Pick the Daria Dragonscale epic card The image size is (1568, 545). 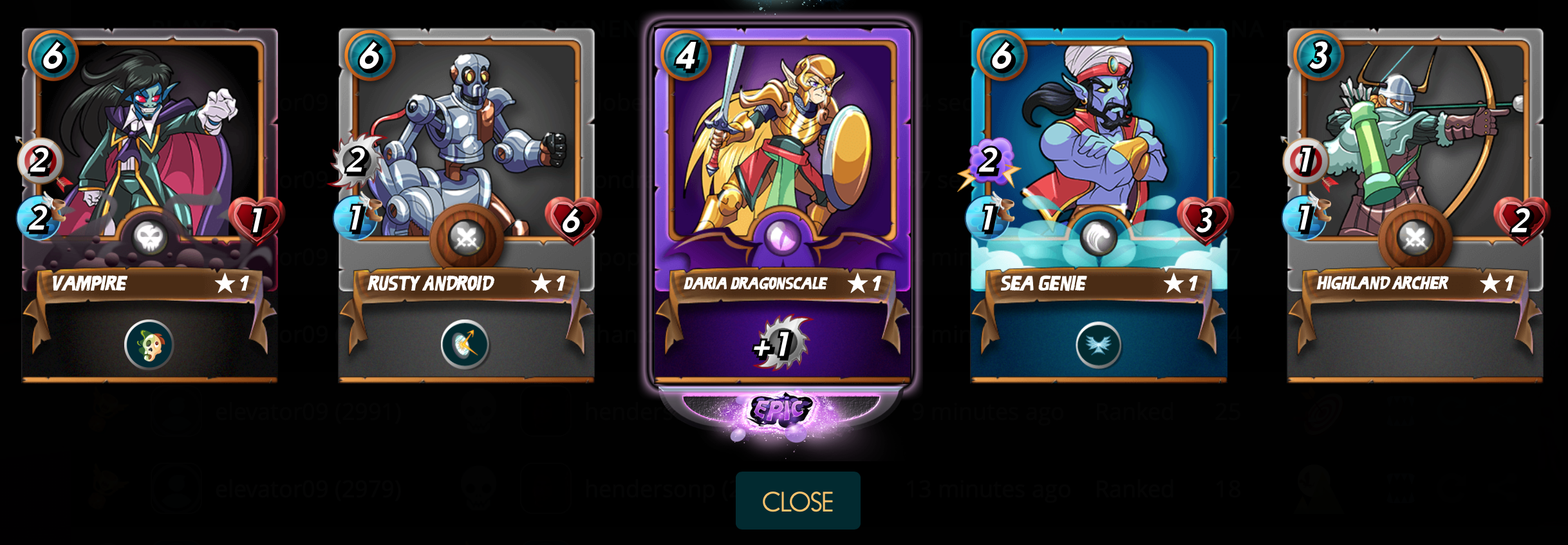tap(782, 161)
